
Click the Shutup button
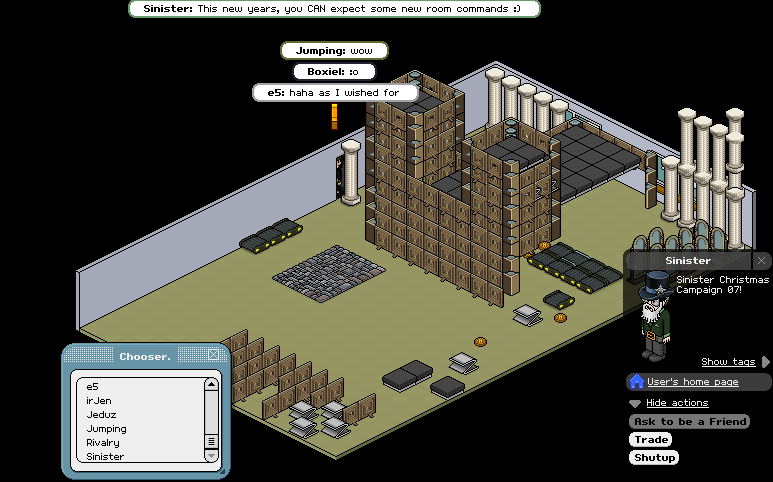[x=654, y=458]
